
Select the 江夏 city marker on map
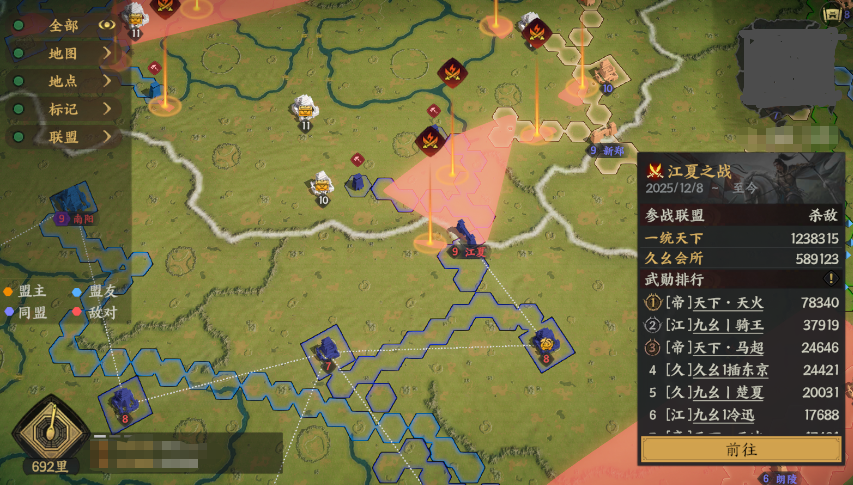tap(465, 240)
